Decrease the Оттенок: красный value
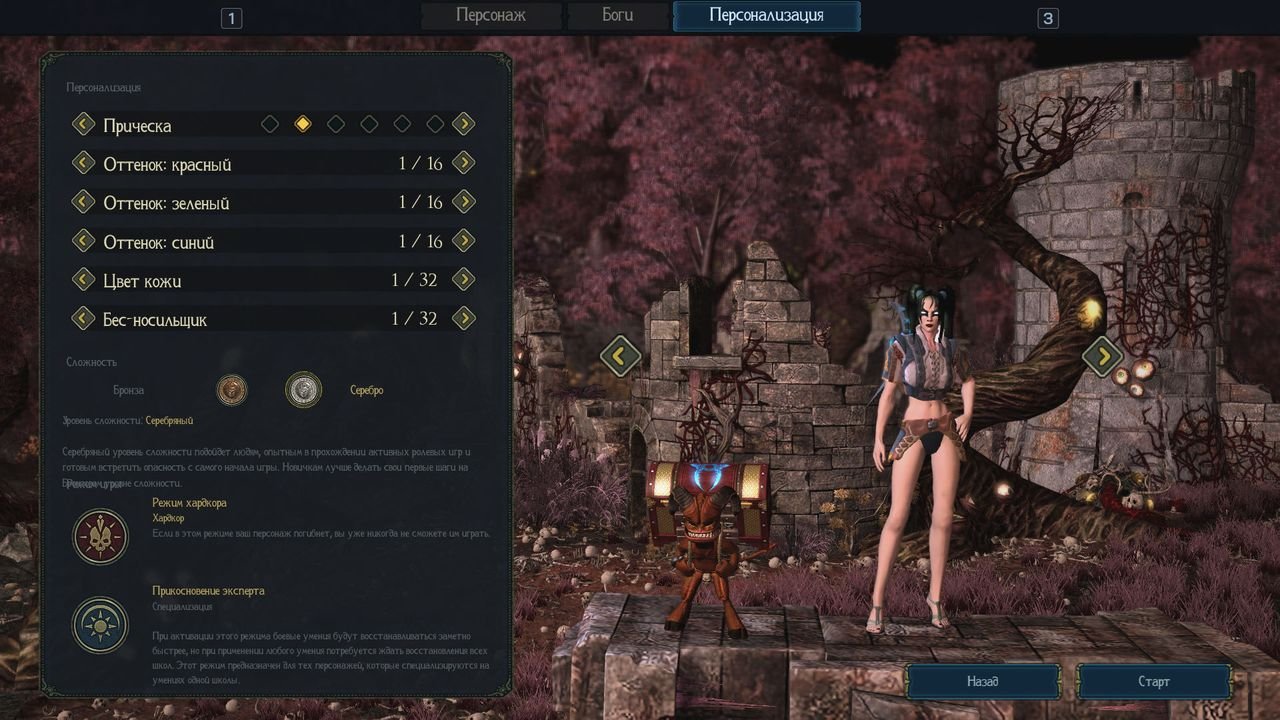Viewport: 1280px width, 720px height. pos(83,163)
